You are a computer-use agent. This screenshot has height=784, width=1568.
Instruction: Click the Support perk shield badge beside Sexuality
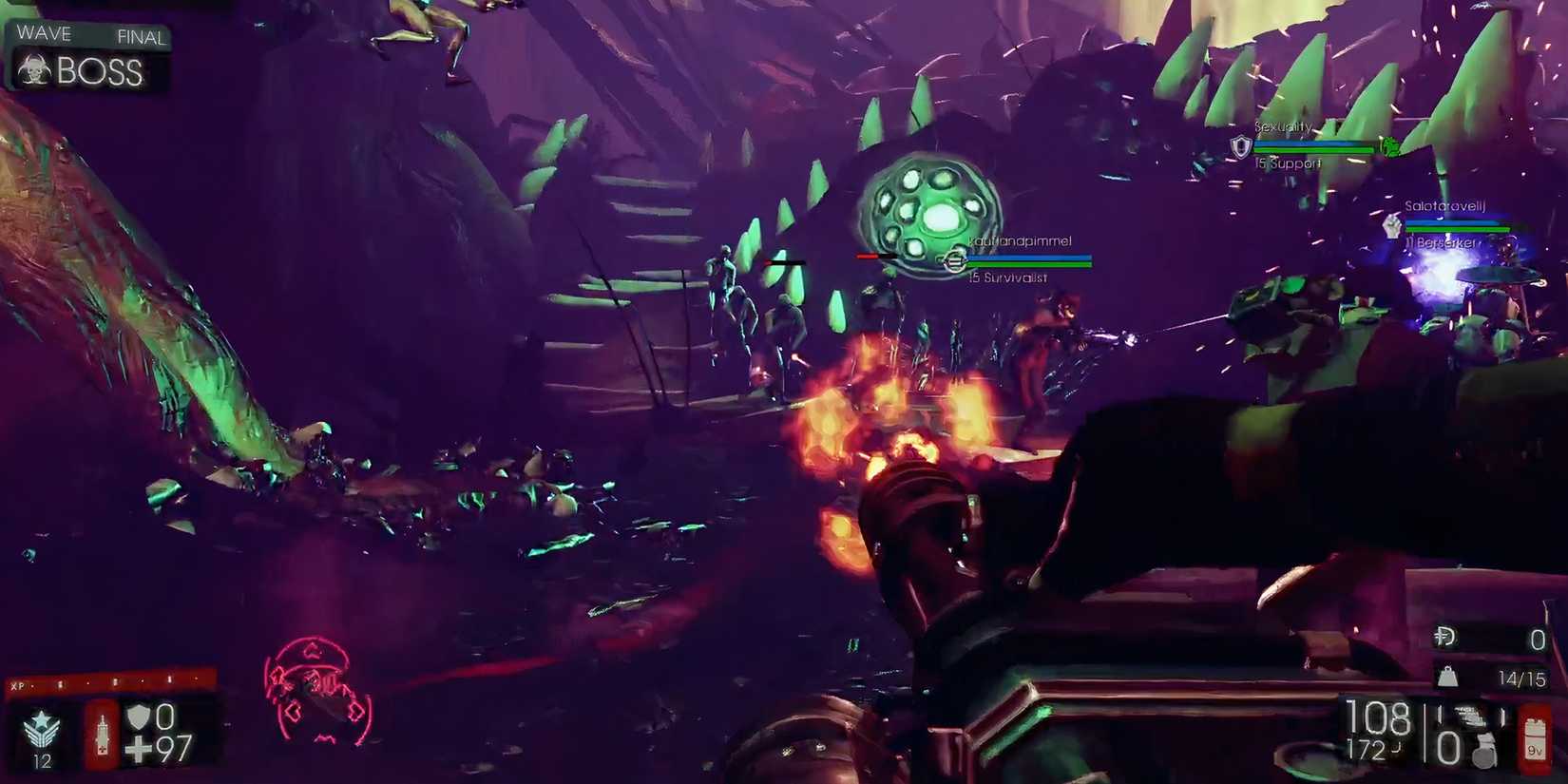click(x=1241, y=147)
